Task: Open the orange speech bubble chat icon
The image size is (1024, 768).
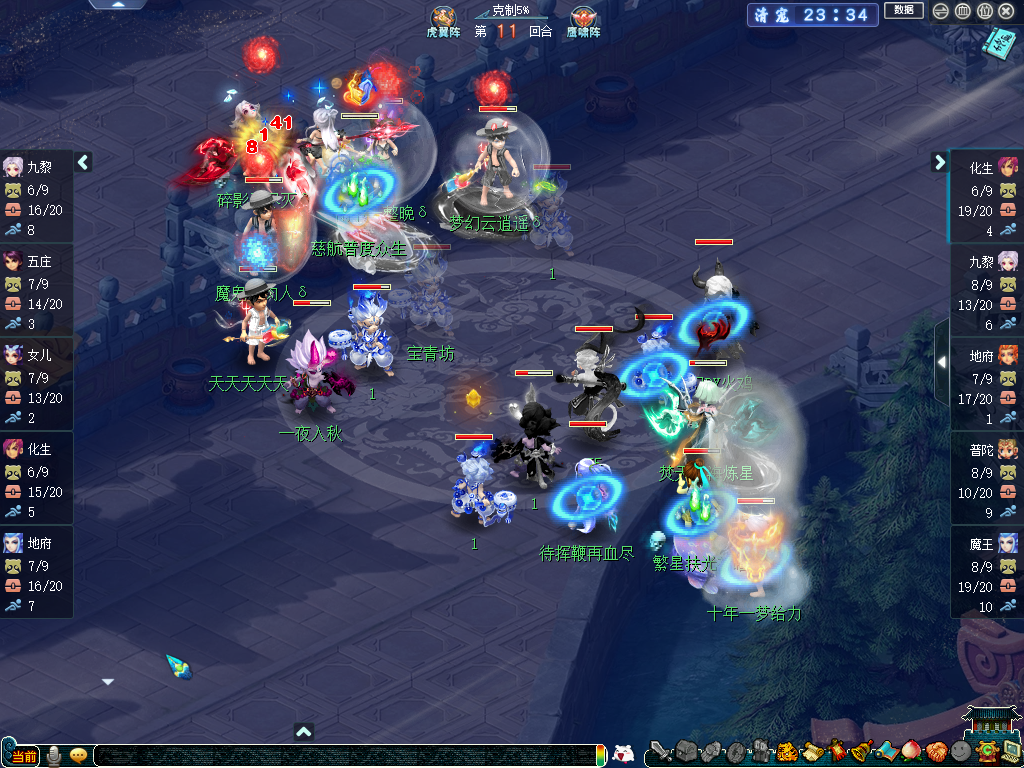Action: (78, 755)
